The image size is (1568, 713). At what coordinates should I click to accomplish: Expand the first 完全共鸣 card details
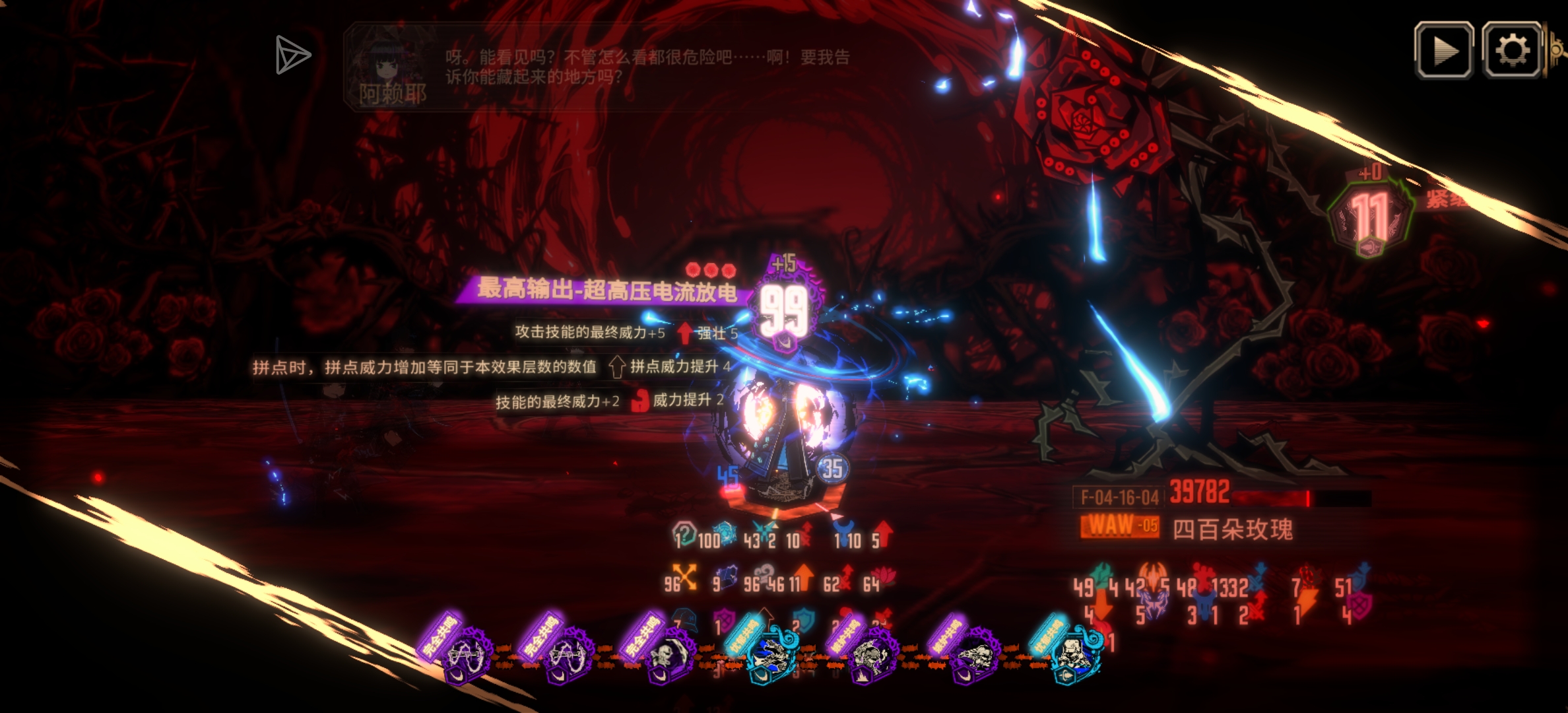(467, 654)
